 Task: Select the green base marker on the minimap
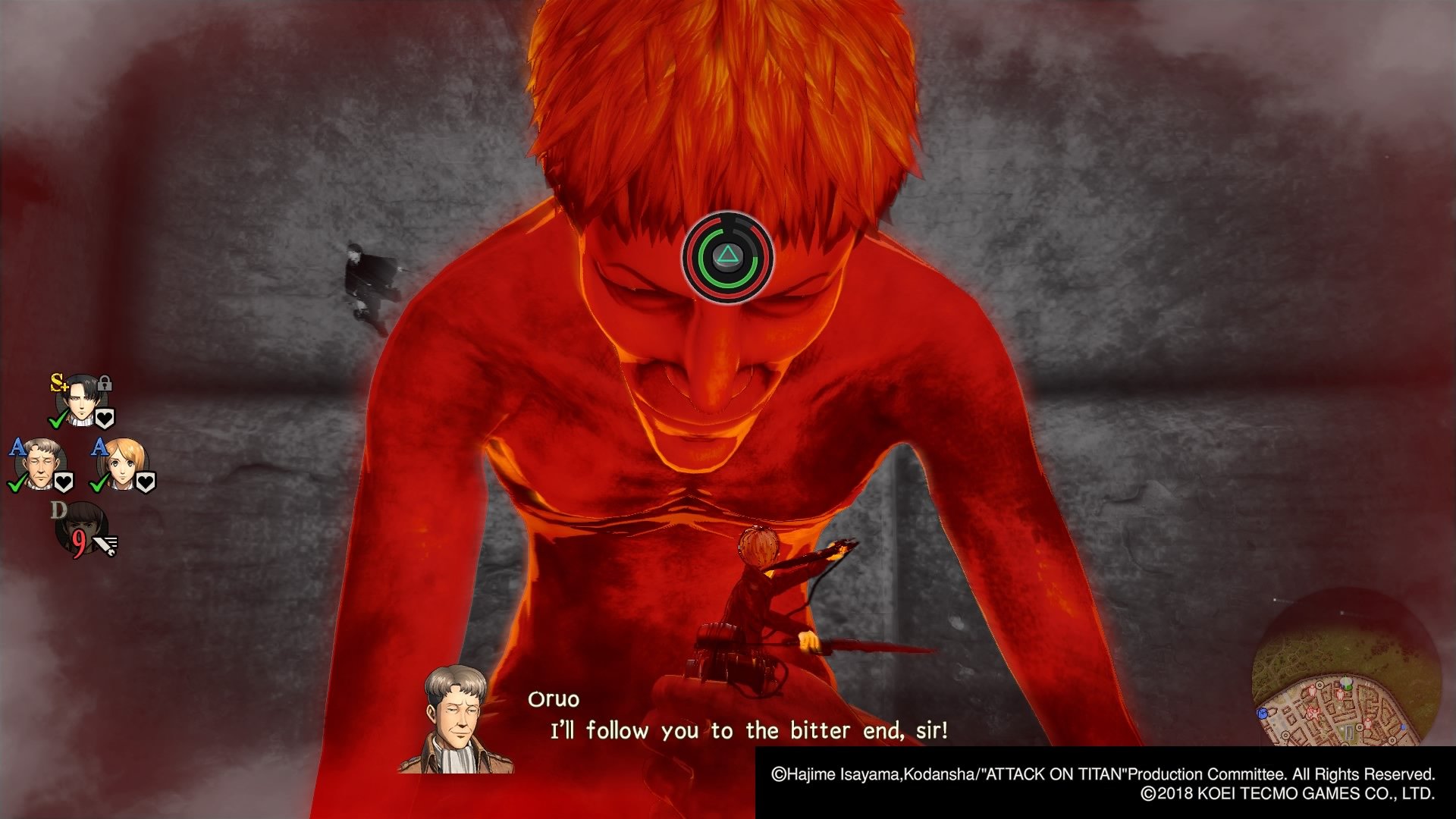pyautogui.click(x=1346, y=682)
